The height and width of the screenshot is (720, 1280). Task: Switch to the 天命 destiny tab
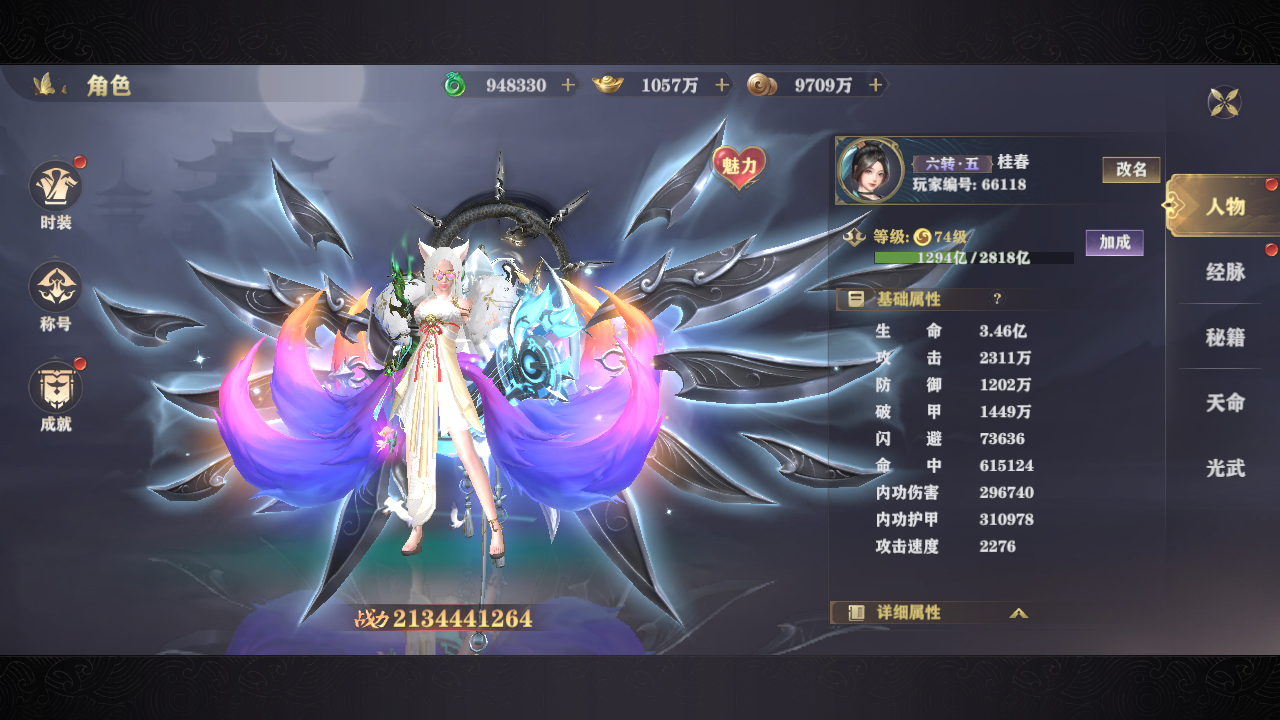click(1225, 403)
